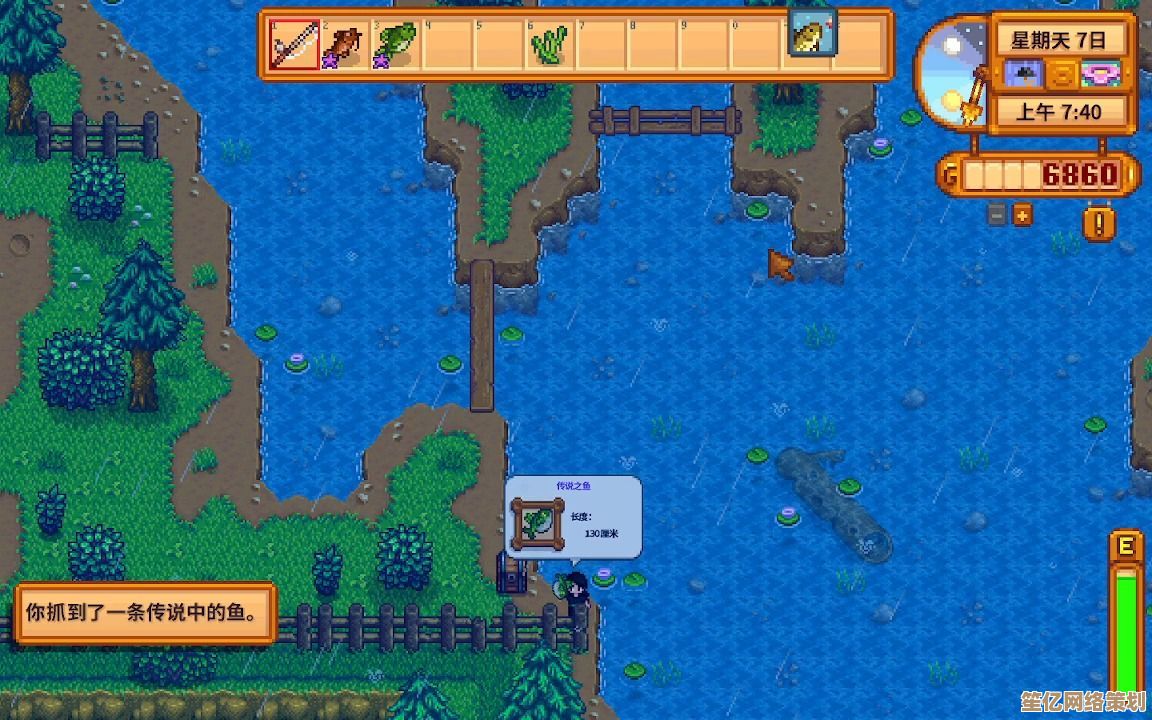Open the journal with the exclamation icon
The height and width of the screenshot is (720, 1152).
click(1099, 222)
